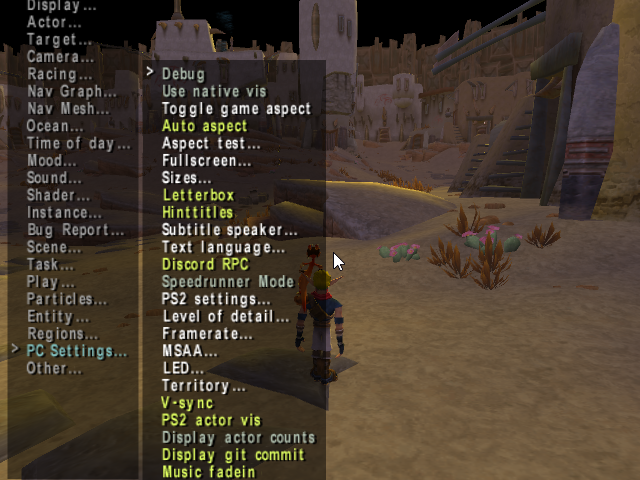The width and height of the screenshot is (640, 480).
Task: Open the Framerate options
Action: (207, 334)
